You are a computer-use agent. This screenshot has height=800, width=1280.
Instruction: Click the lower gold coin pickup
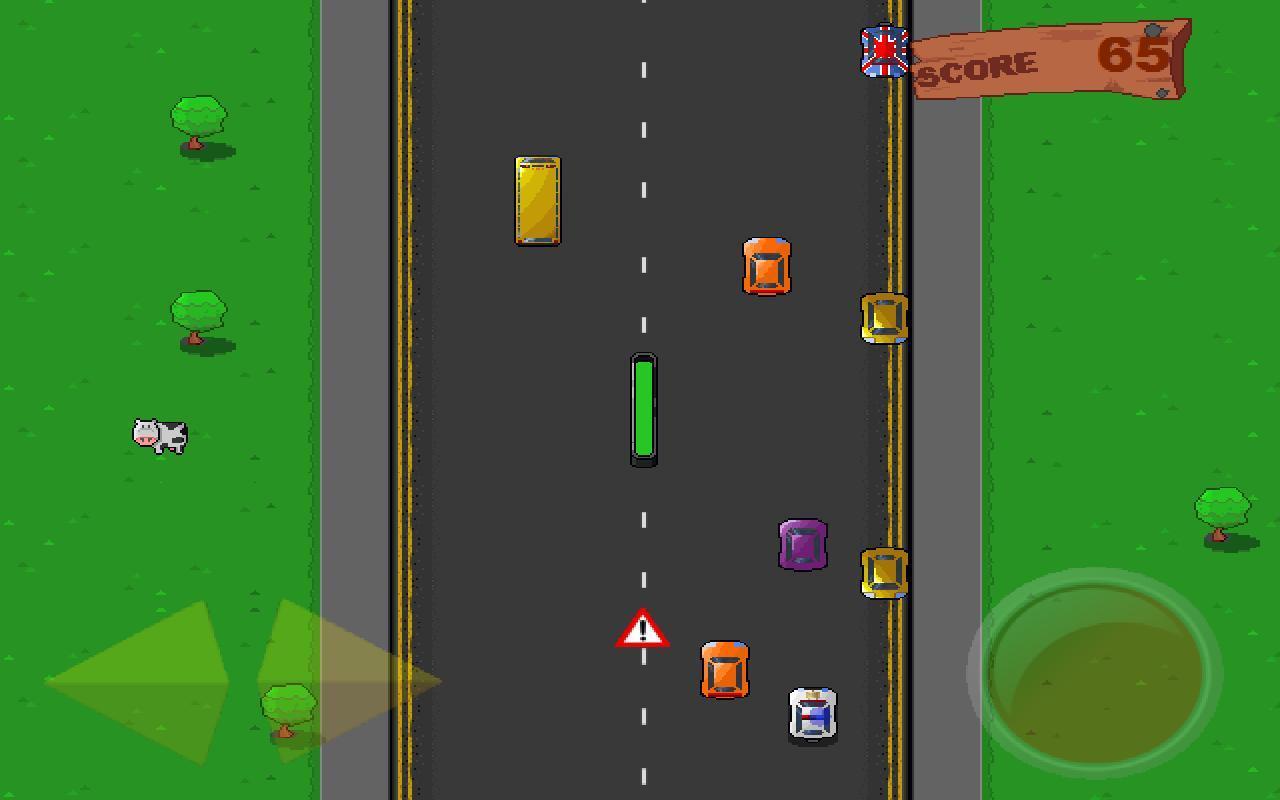pos(881,573)
